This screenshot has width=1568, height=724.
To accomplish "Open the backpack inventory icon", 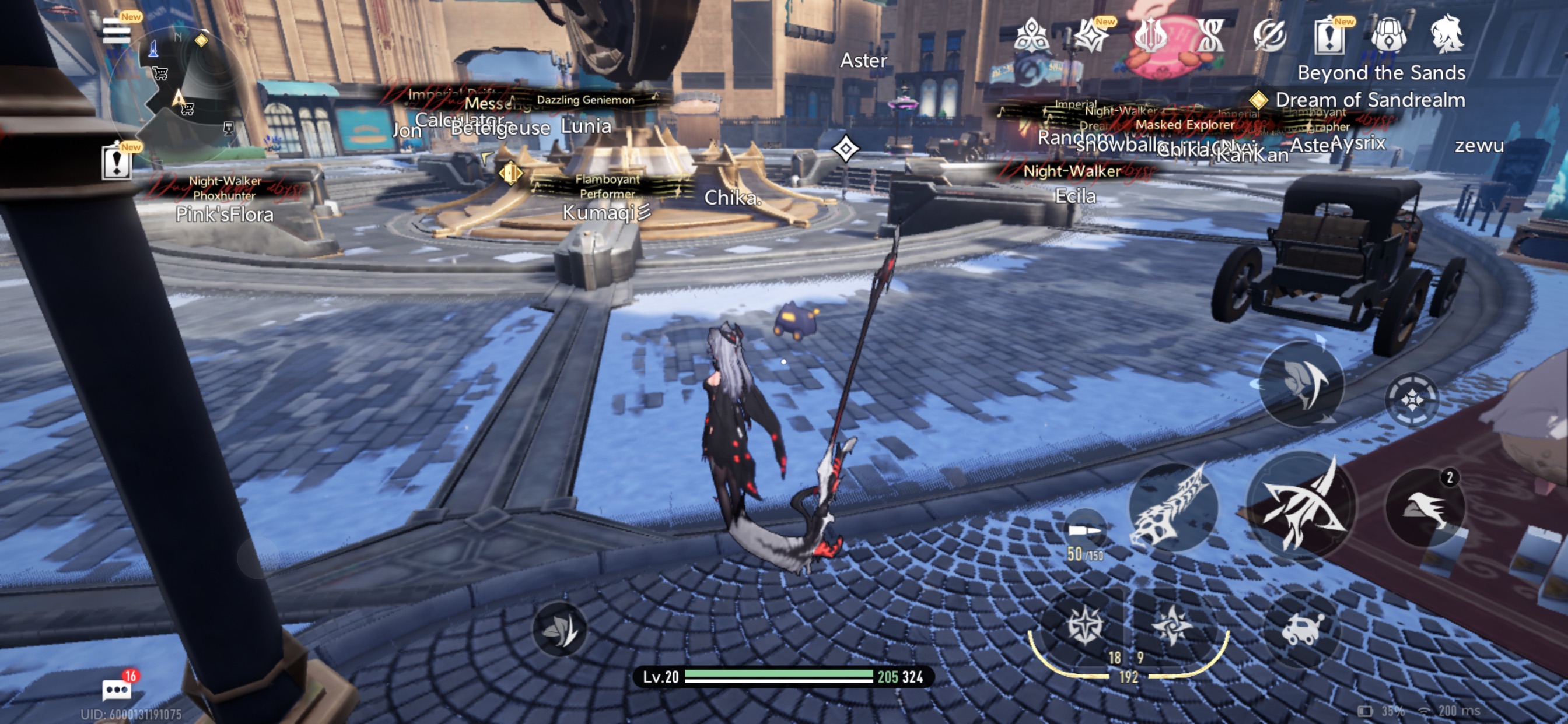I will [1388, 34].
